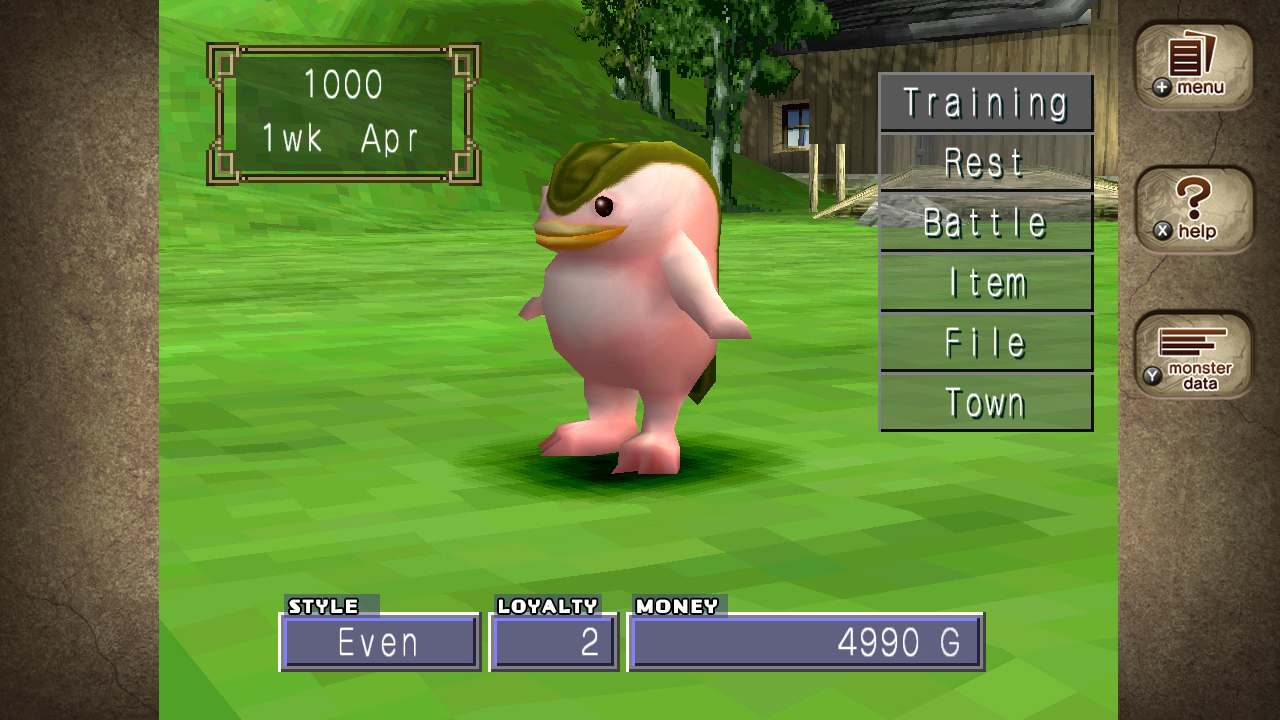This screenshot has width=1280, height=720.
Task: Open the Battle option
Action: coord(985,221)
